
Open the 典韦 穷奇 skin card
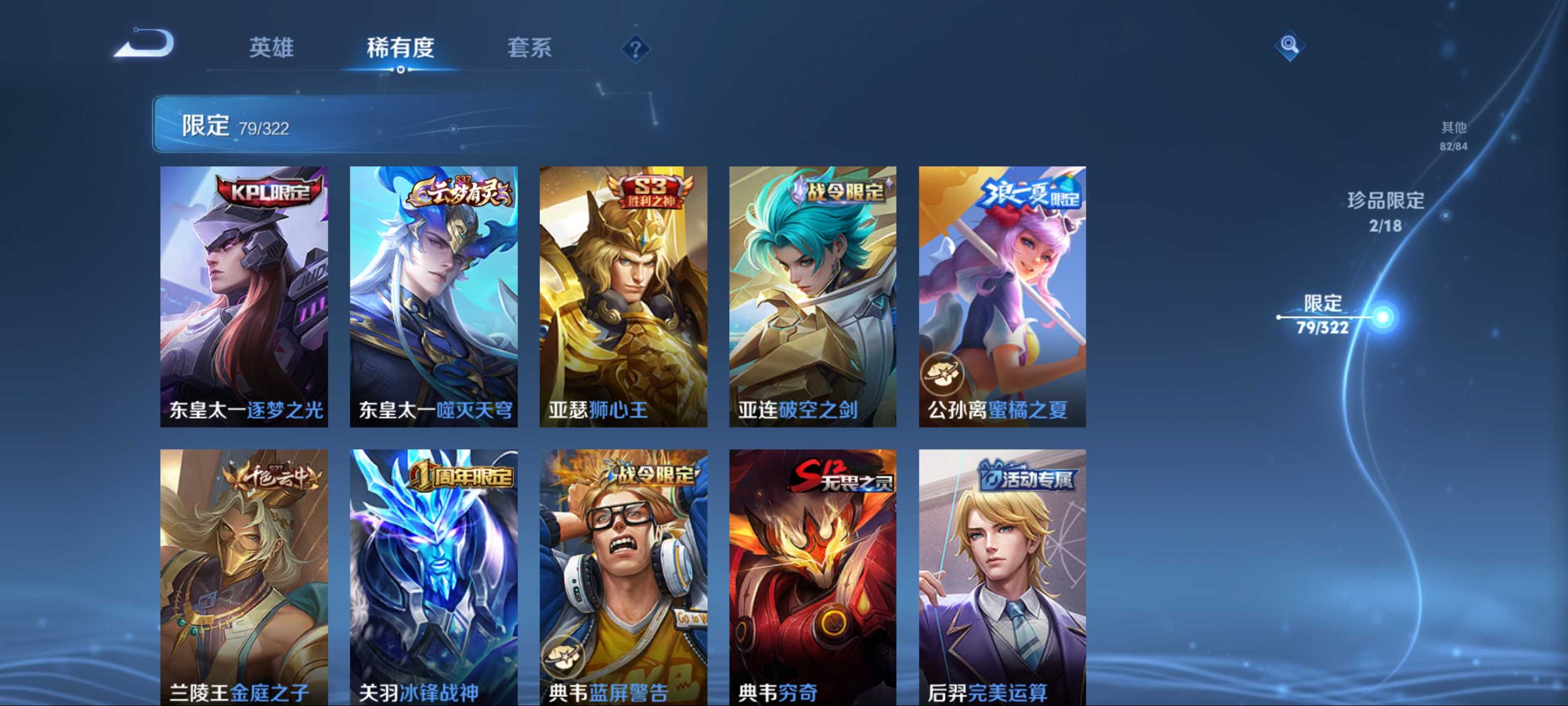[x=812, y=577]
